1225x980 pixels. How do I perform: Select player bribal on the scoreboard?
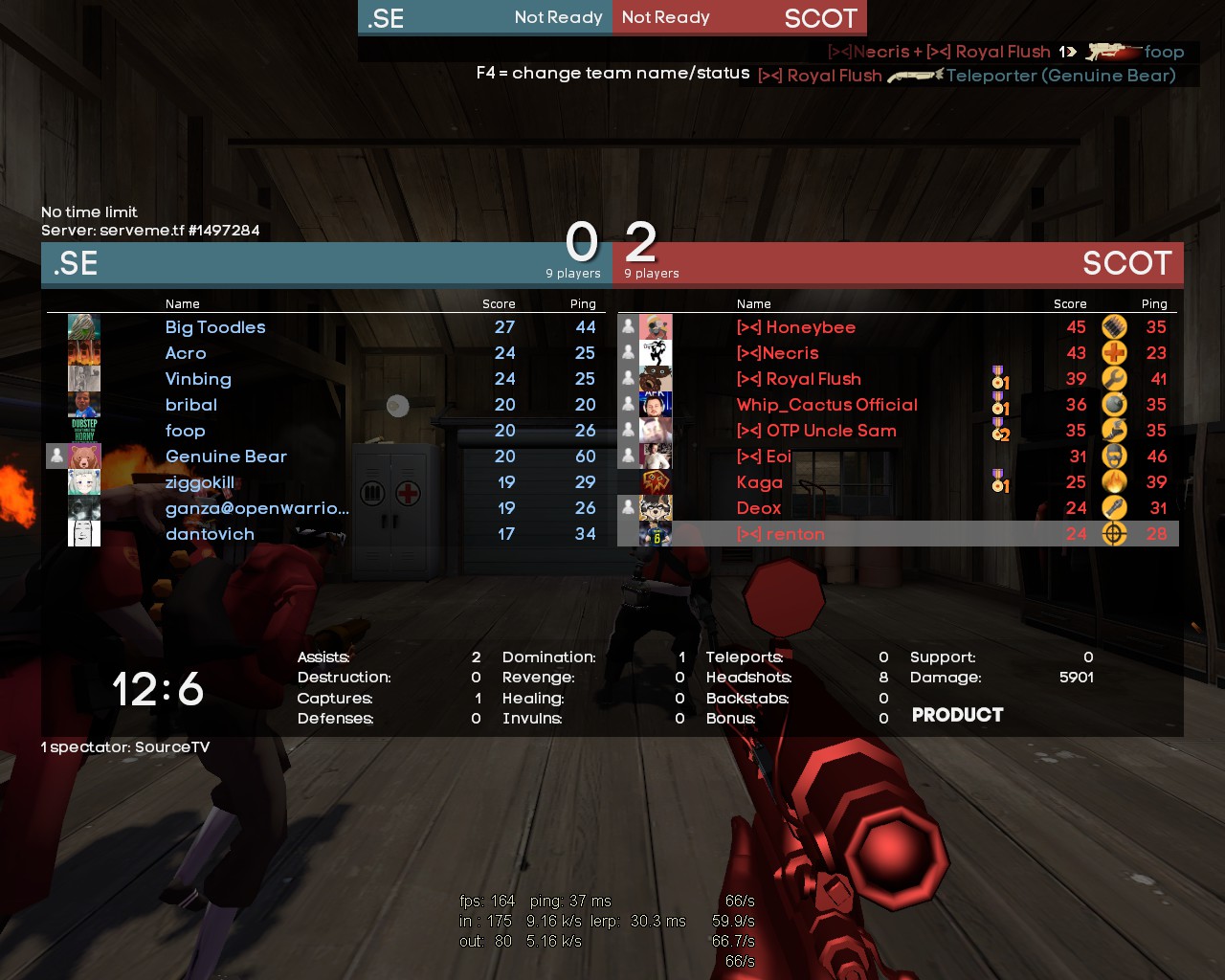[191, 405]
